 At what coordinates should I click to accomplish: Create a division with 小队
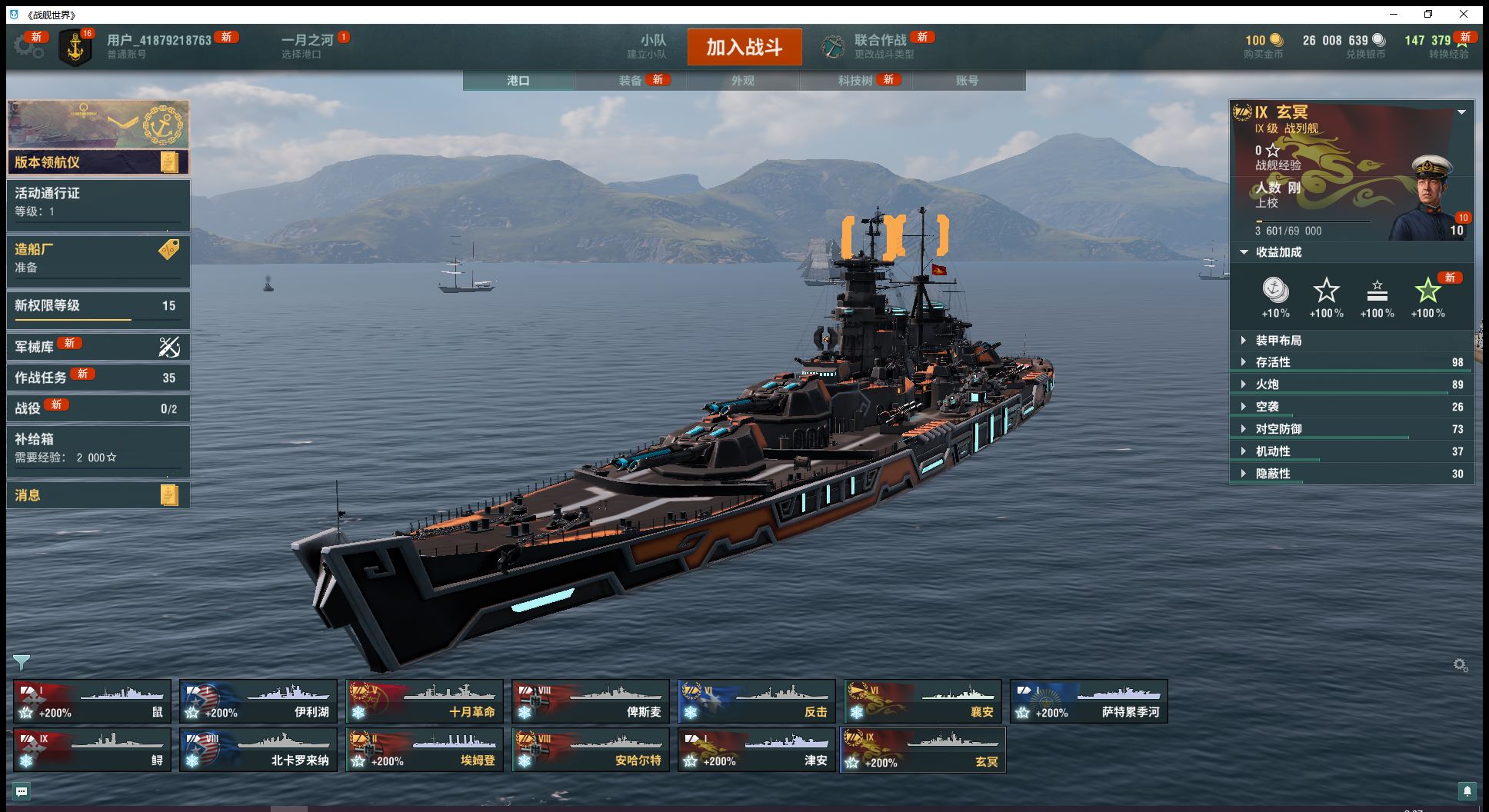pyautogui.click(x=652, y=46)
